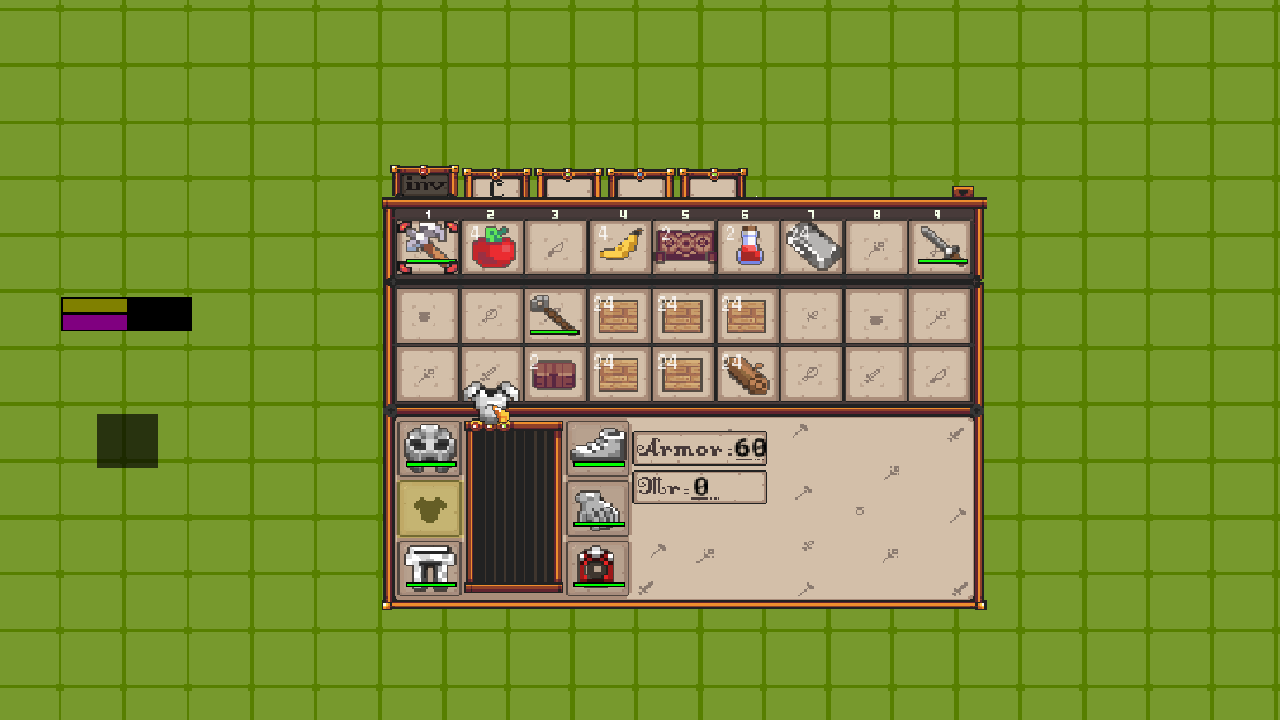Select the hammer in hotbar slot 1

428,246
